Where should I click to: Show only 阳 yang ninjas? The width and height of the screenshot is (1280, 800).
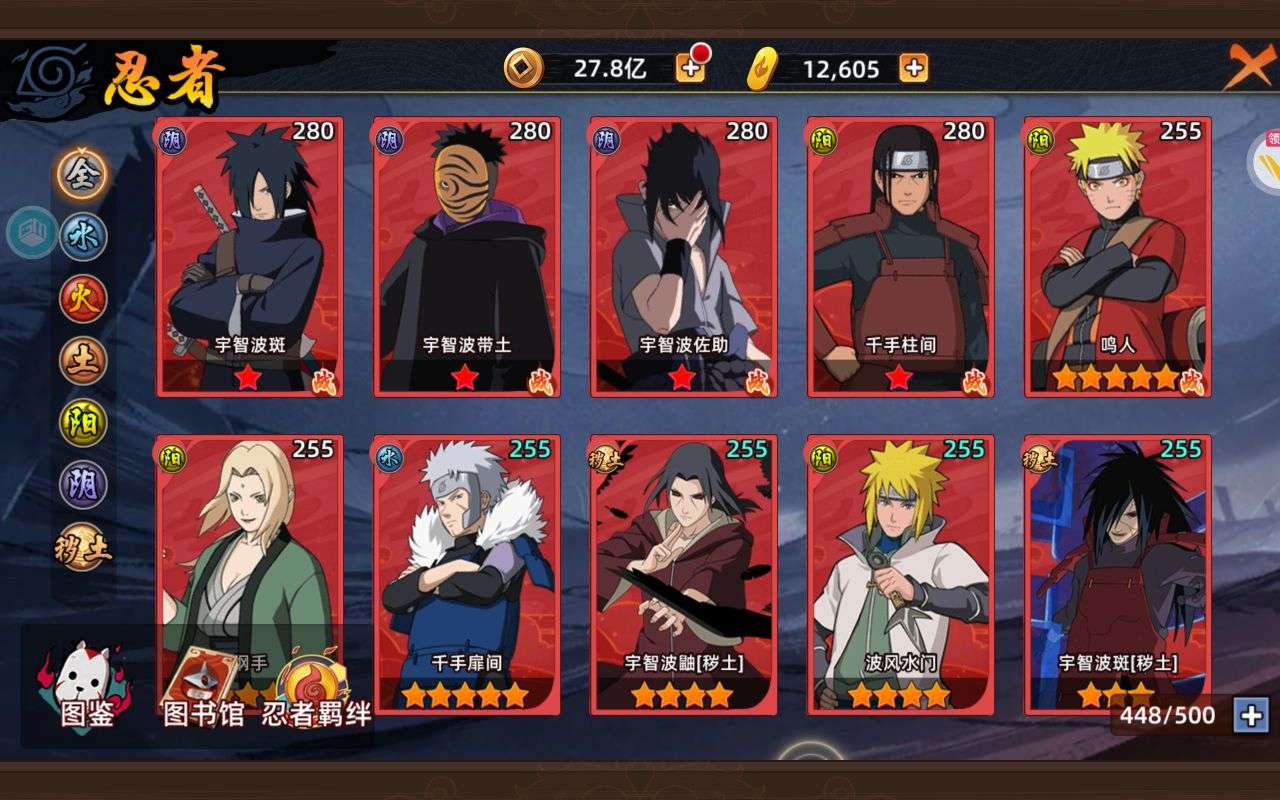tap(82, 422)
